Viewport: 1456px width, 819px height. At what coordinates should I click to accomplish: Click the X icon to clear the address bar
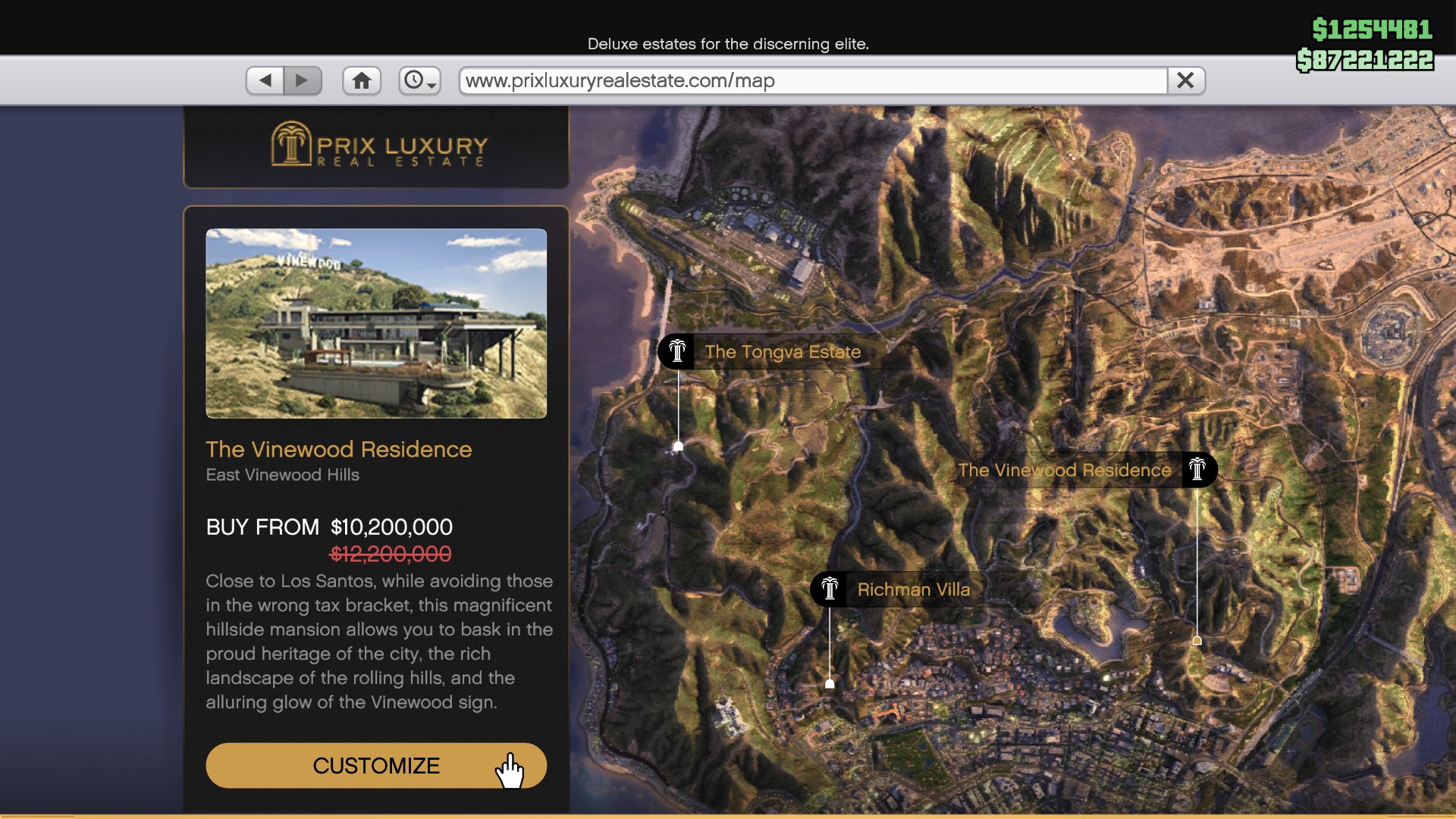(x=1185, y=80)
